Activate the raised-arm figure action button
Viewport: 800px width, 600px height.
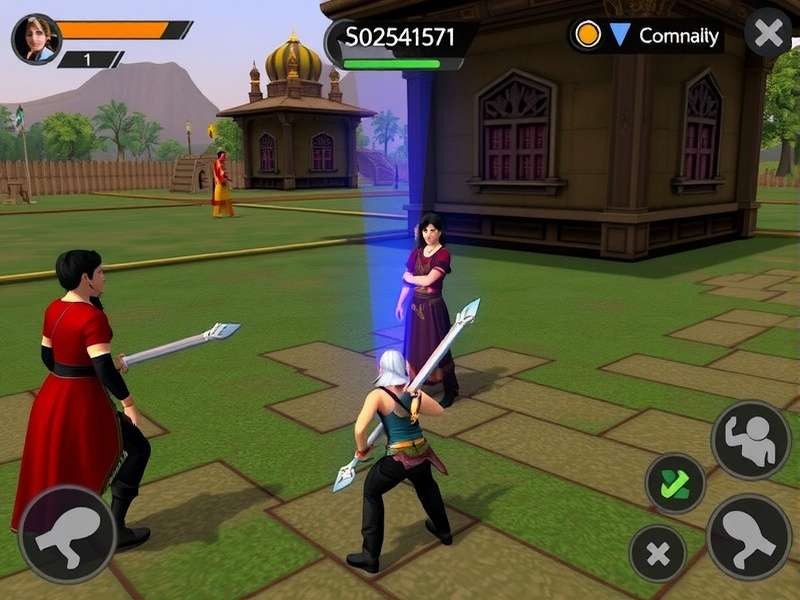[x=751, y=440]
